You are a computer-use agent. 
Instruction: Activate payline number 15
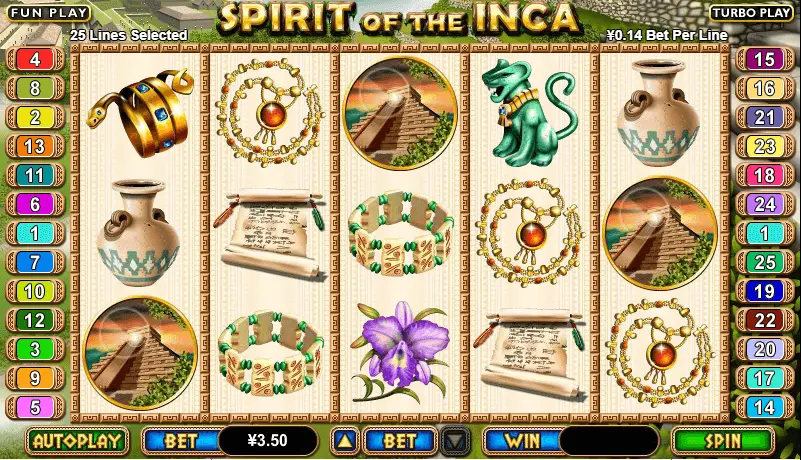coord(765,60)
